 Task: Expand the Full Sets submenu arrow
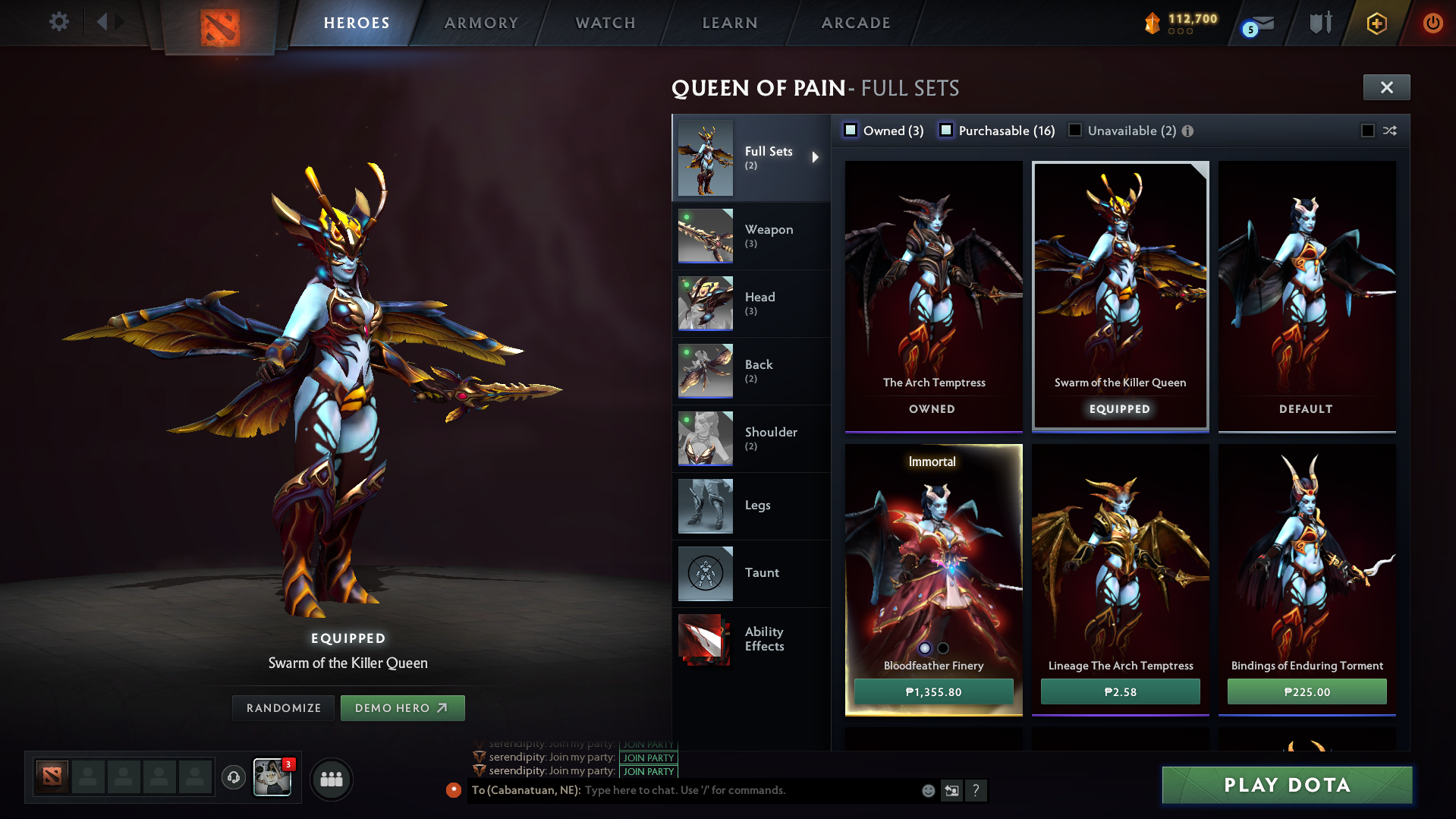[x=816, y=157]
